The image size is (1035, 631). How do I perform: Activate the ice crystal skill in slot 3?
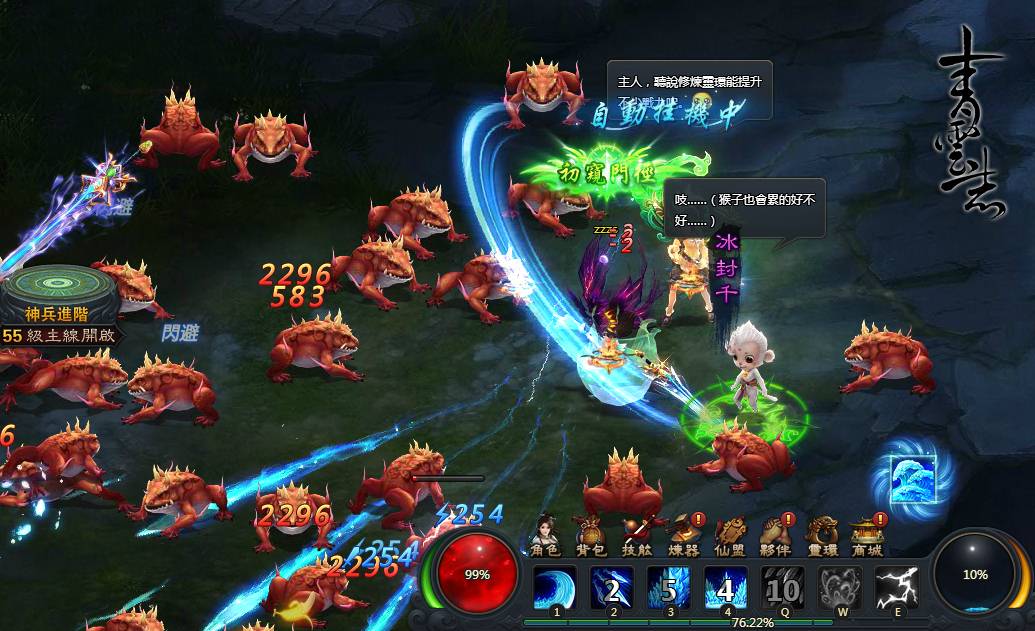[x=668, y=587]
